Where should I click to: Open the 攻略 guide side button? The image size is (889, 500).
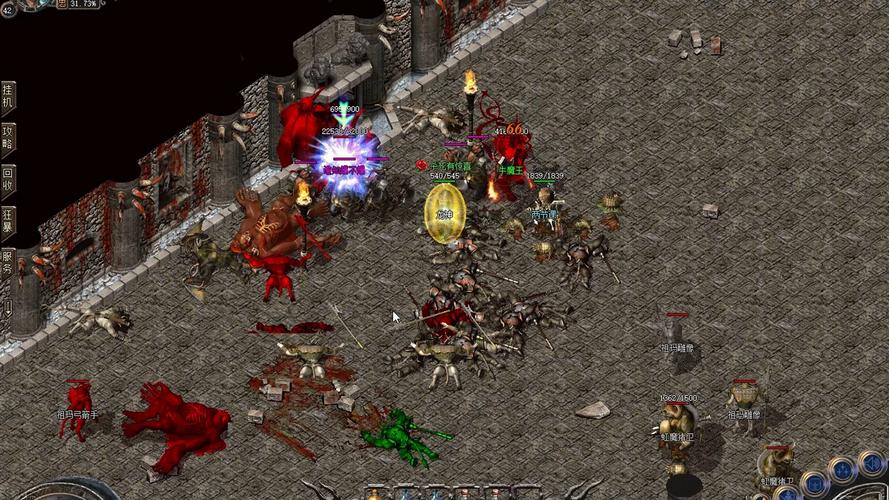pos(8,139)
